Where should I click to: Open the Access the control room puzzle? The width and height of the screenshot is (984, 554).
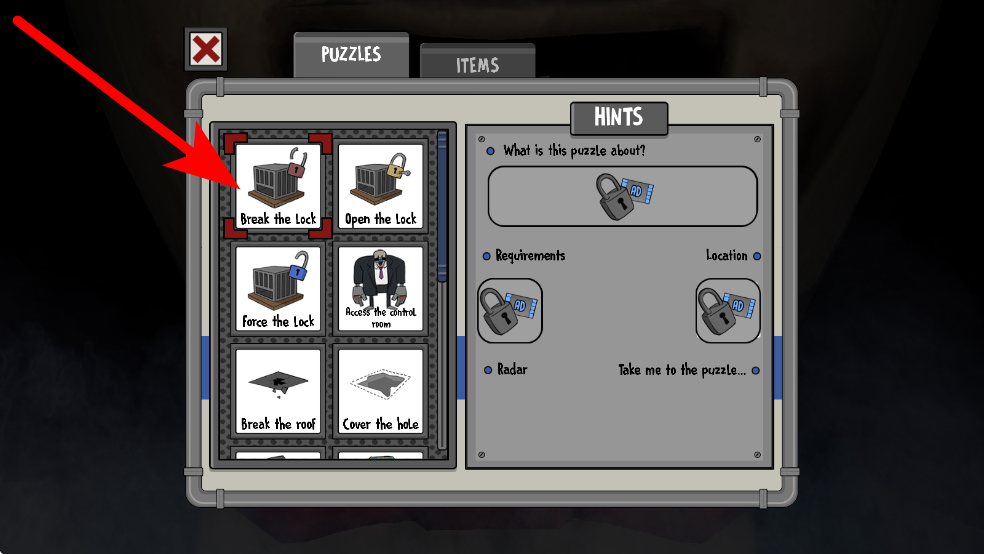click(x=380, y=289)
